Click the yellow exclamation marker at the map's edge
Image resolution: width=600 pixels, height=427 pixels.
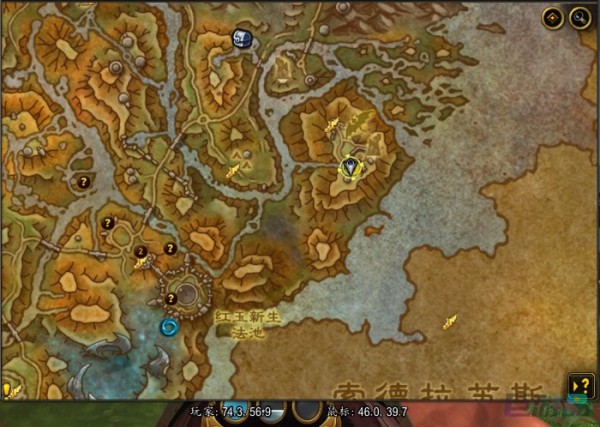[x=6, y=389]
